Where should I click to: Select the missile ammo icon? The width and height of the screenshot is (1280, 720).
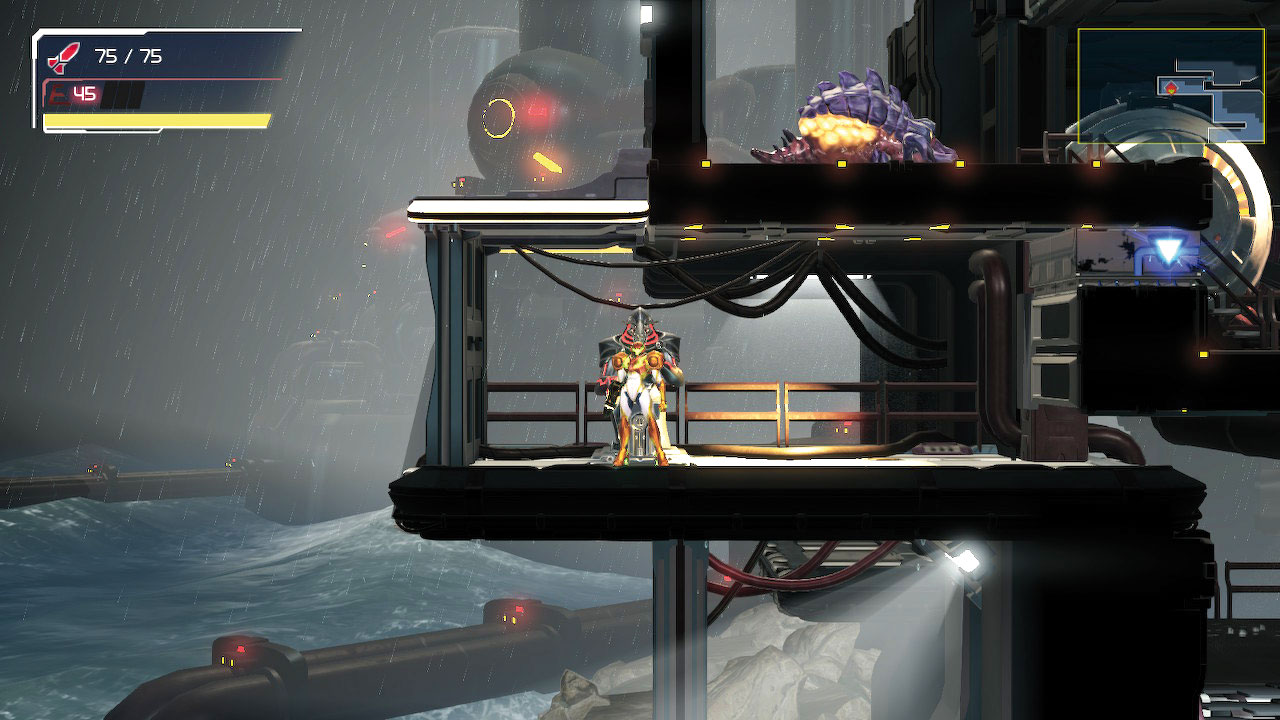[63, 57]
